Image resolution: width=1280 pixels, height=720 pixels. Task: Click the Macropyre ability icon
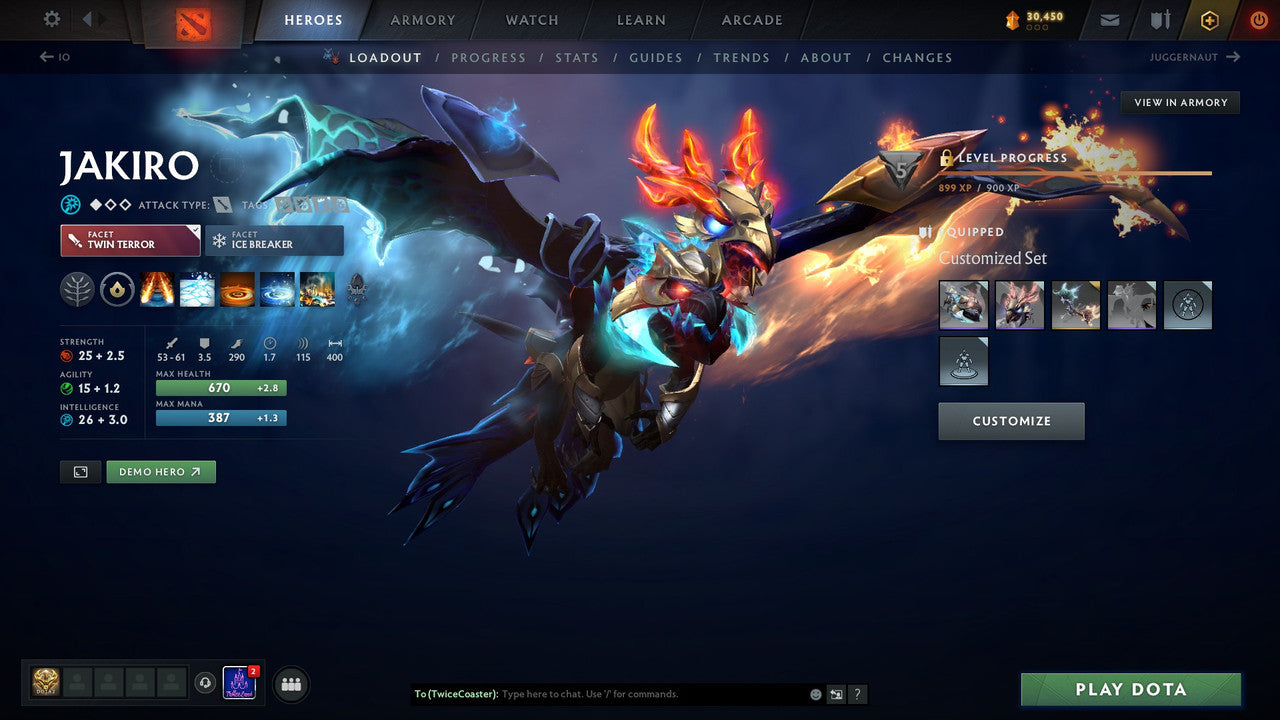(317, 290)
